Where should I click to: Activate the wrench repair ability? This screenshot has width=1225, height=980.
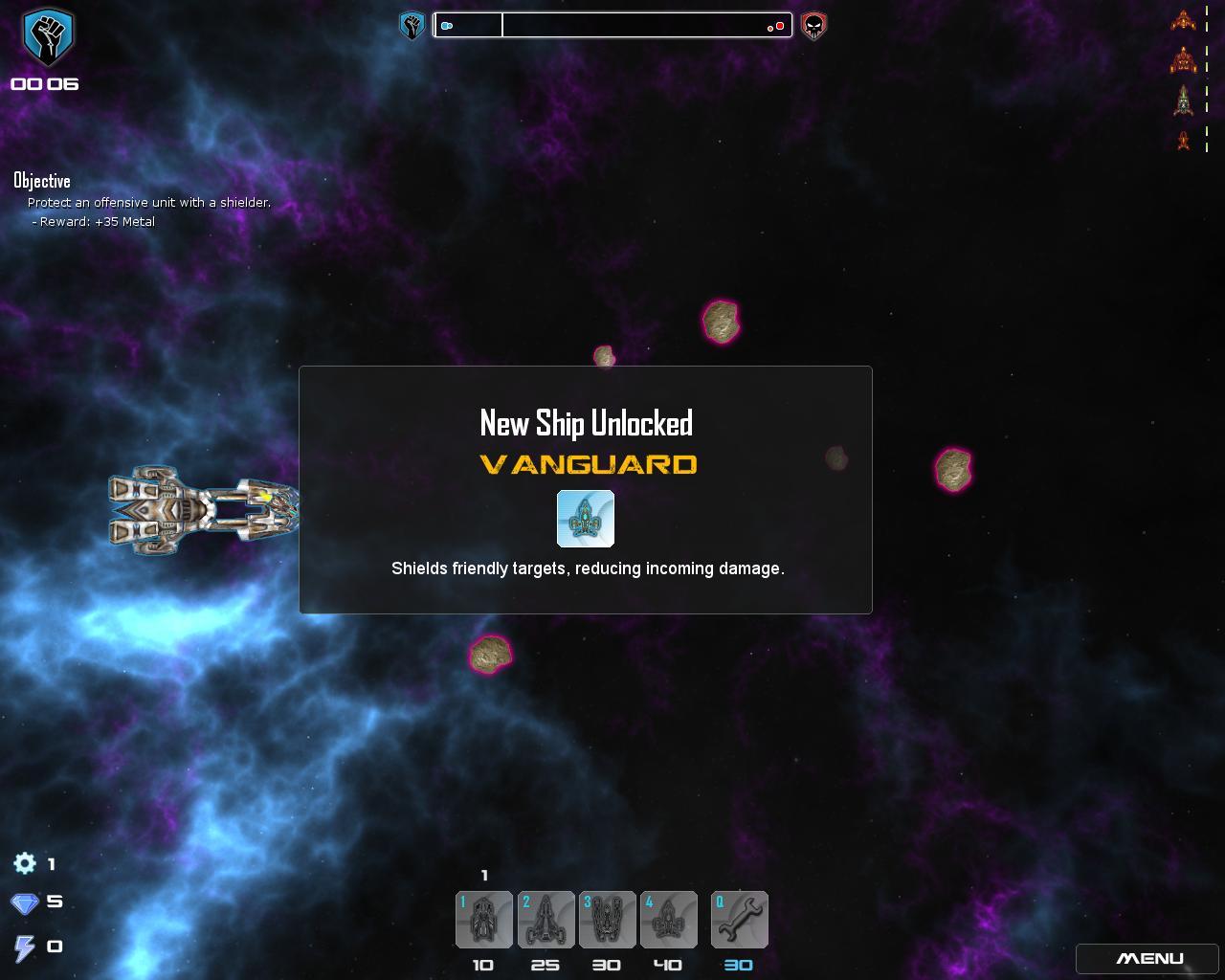tap(739, 920)
